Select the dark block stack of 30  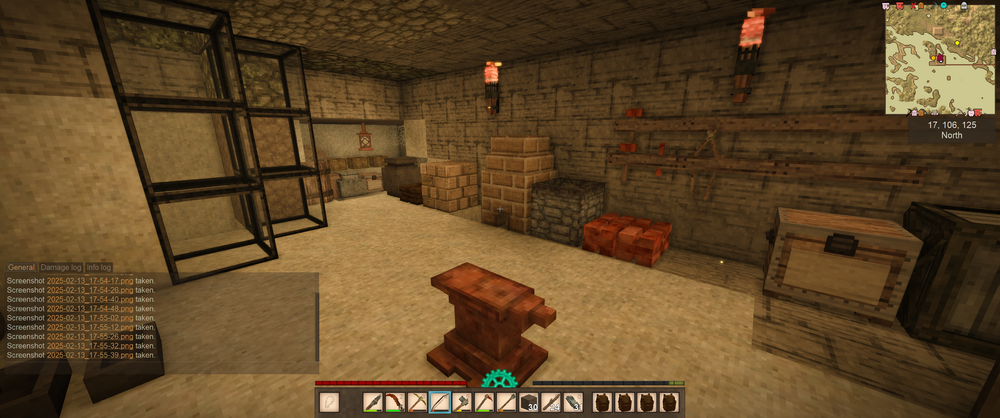tap(530, 403)
